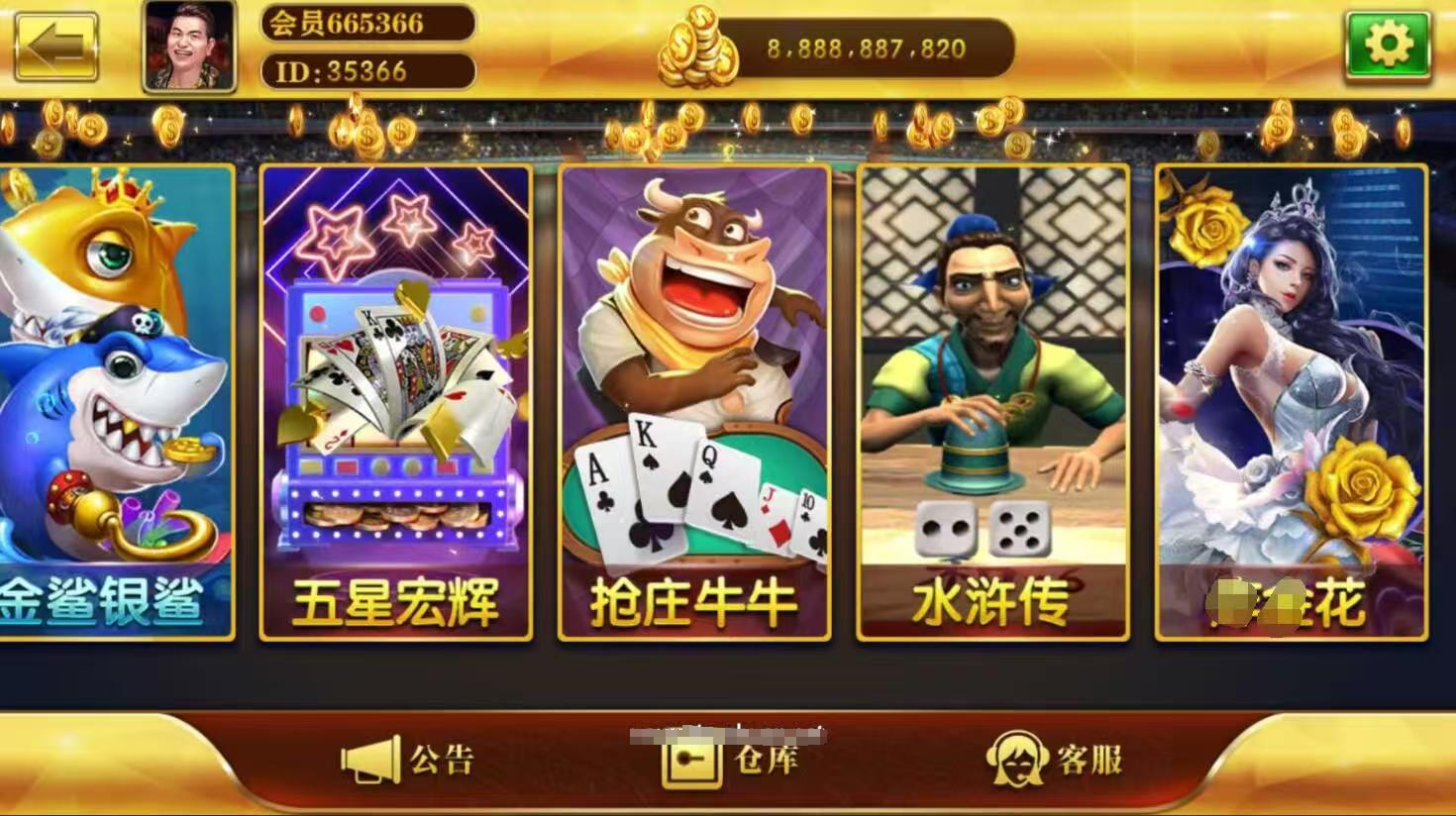Open the 抢庄牛牛 bull card game
The width and height of the screenshot is (1456, 816).
point(693,396)
